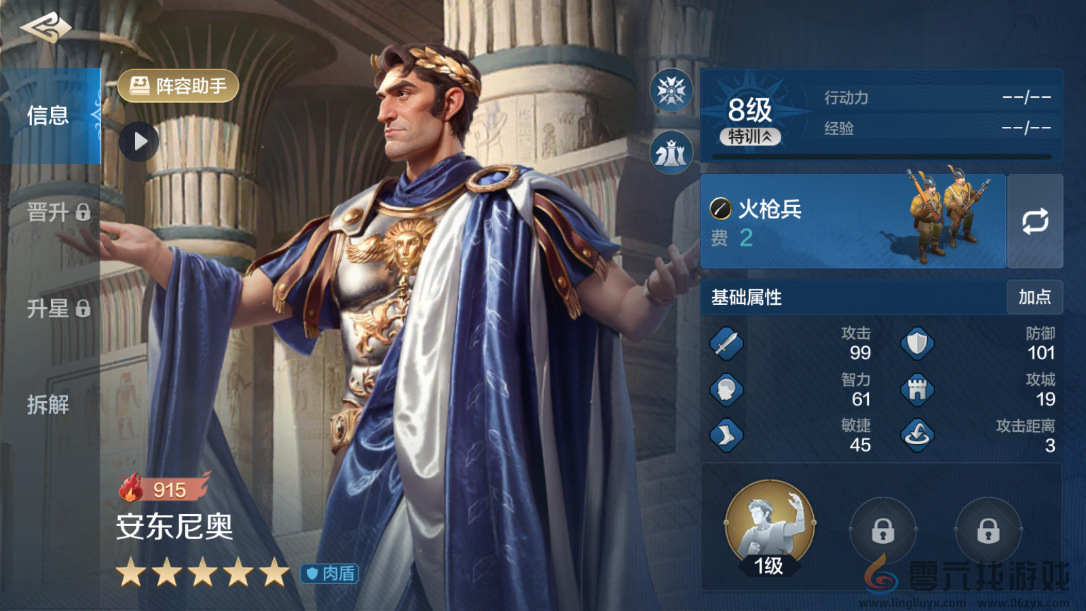Click the compass star emblem icon
This screenshot has width=1086, height=611.
[x=671, y=91]
